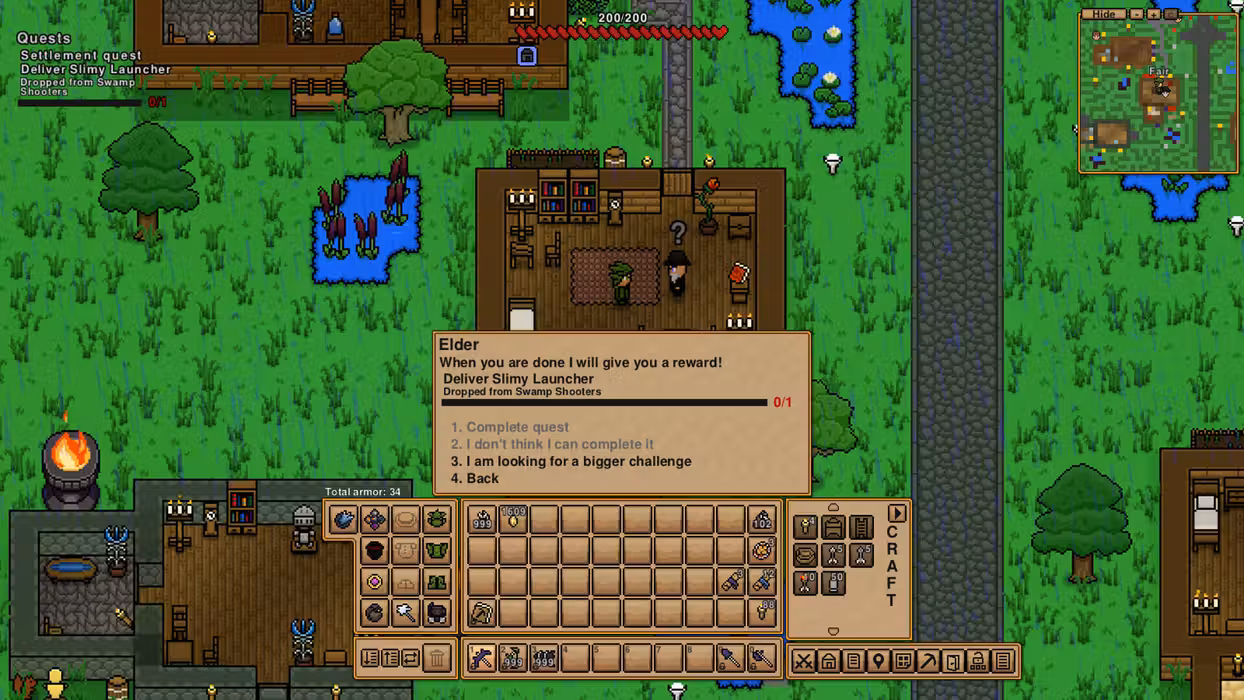This screenshot has height=700, width=1244.
Task: Click the Complete quest dialogue option
Action: coord(517,427)
